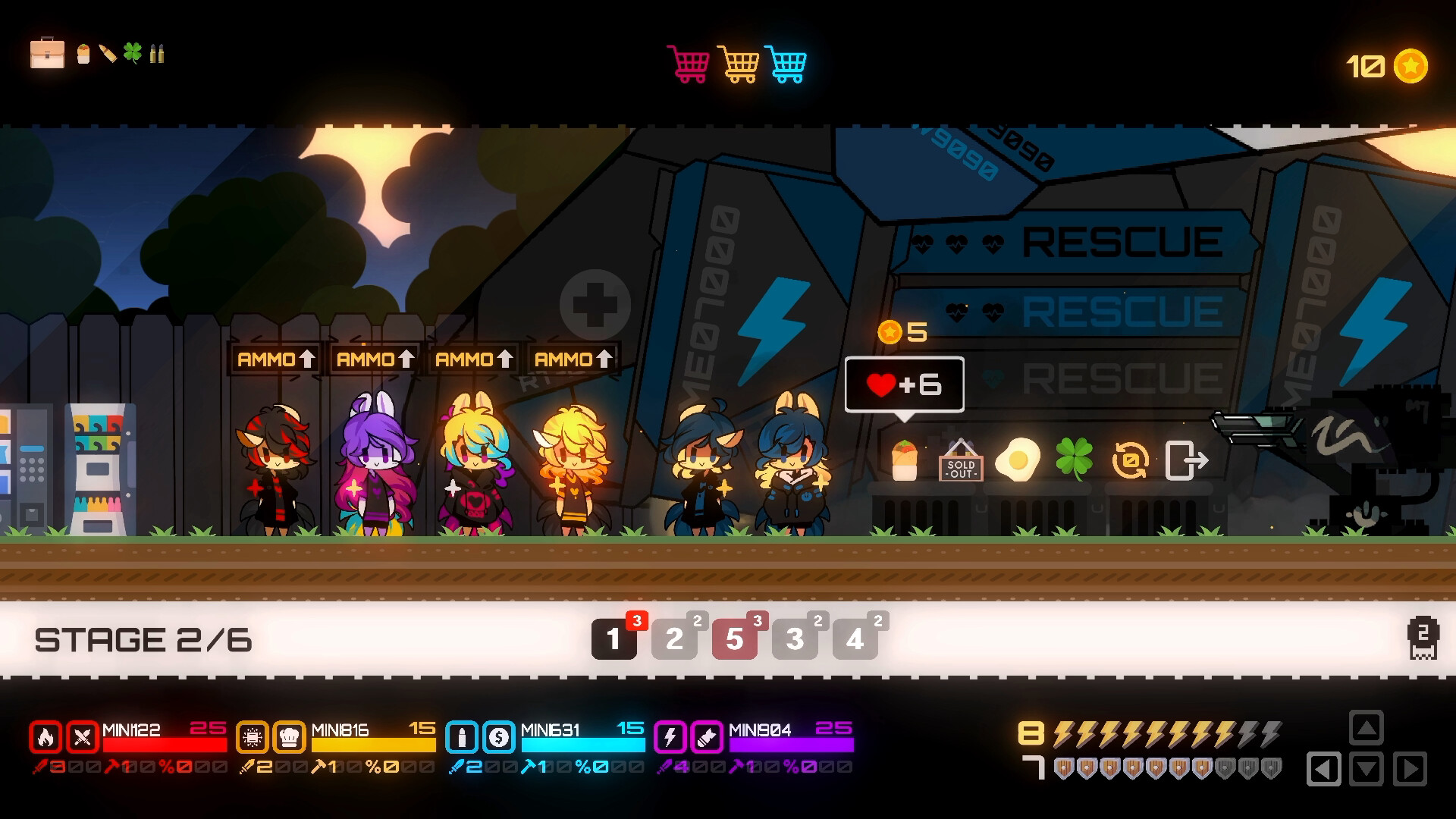The width and height of the screenshot is (1456, 819).
Task: Click MIN631's dollar sign icon
Action: tap(500, 737)
